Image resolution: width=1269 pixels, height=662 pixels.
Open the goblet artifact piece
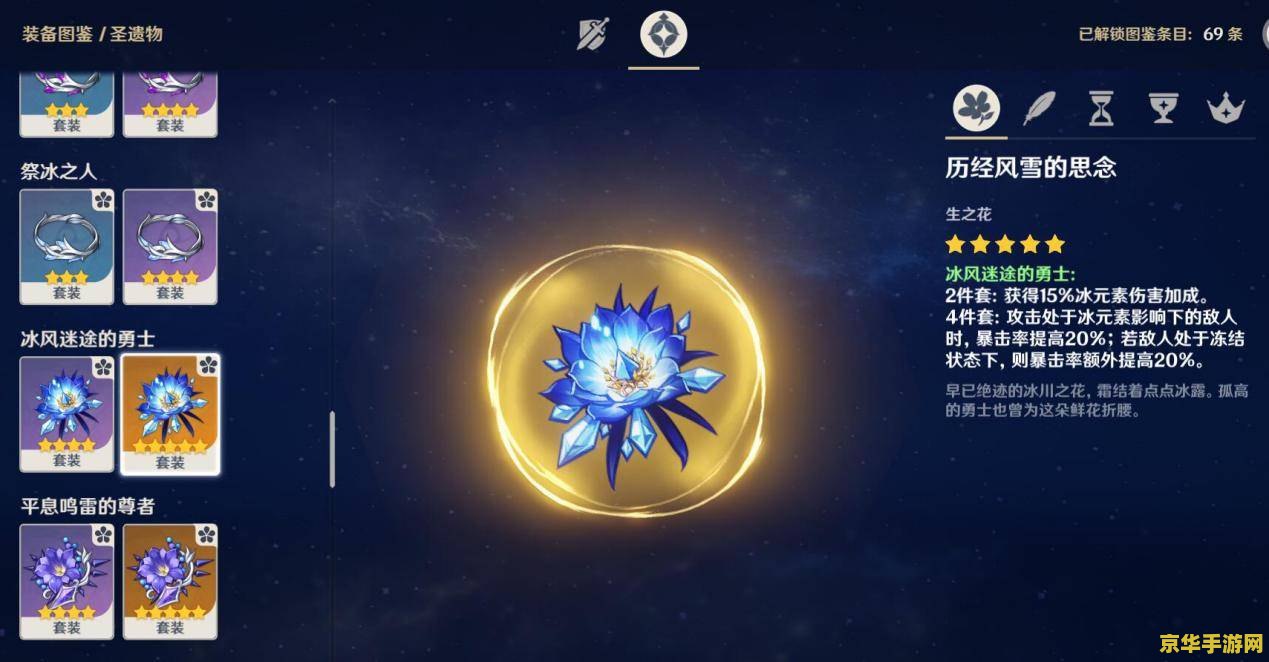1163,107
